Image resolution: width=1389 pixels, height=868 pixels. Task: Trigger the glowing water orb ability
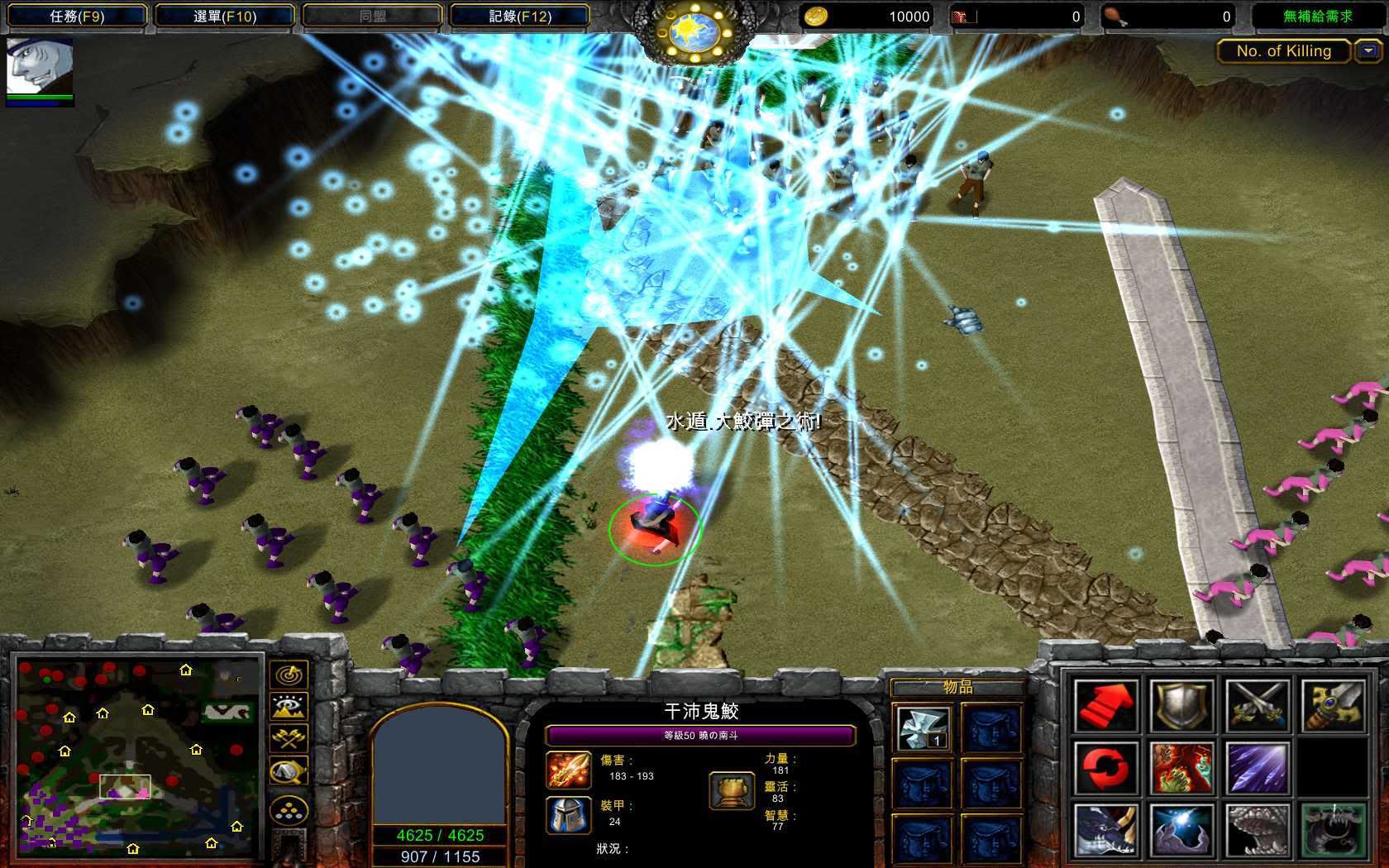[1183, 830]
